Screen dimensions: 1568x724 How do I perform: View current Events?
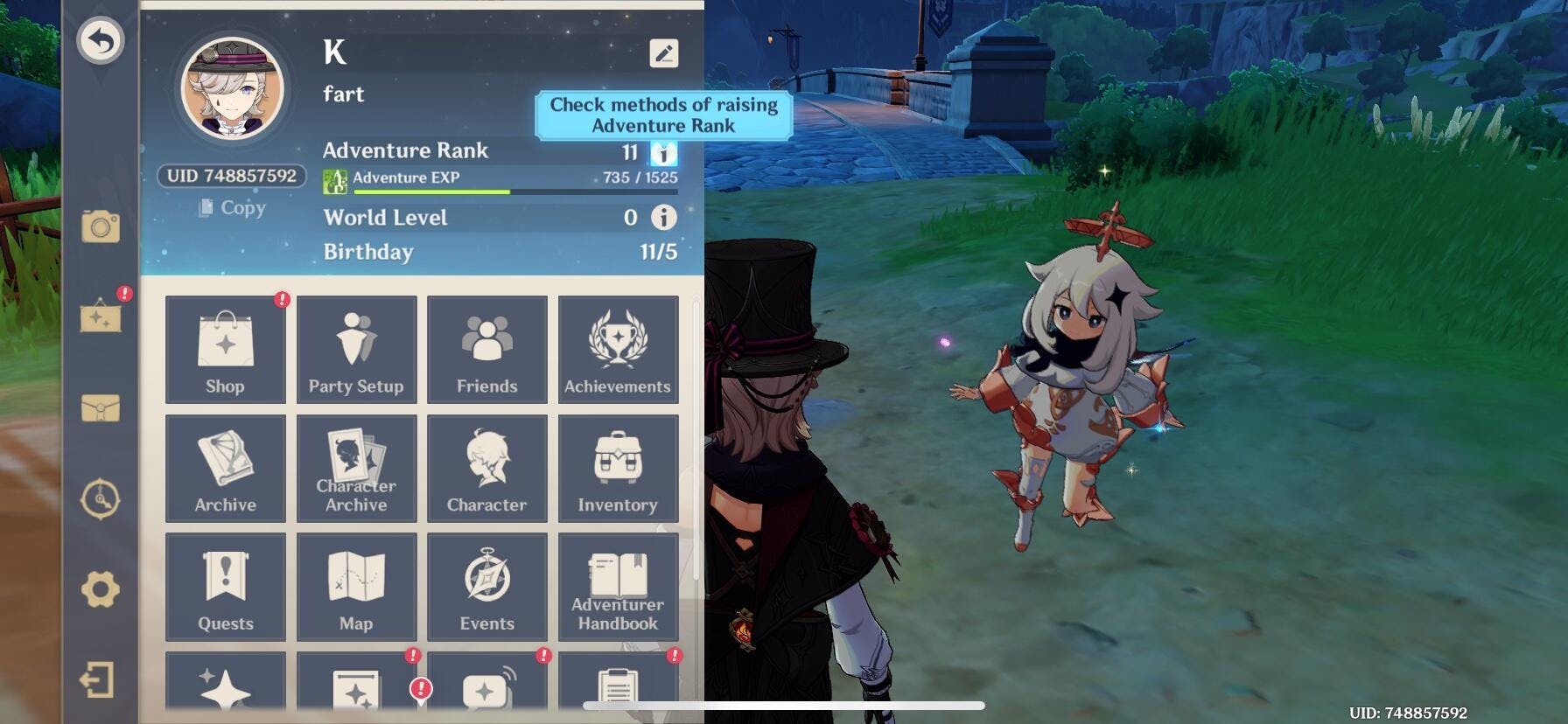point(486,587)
